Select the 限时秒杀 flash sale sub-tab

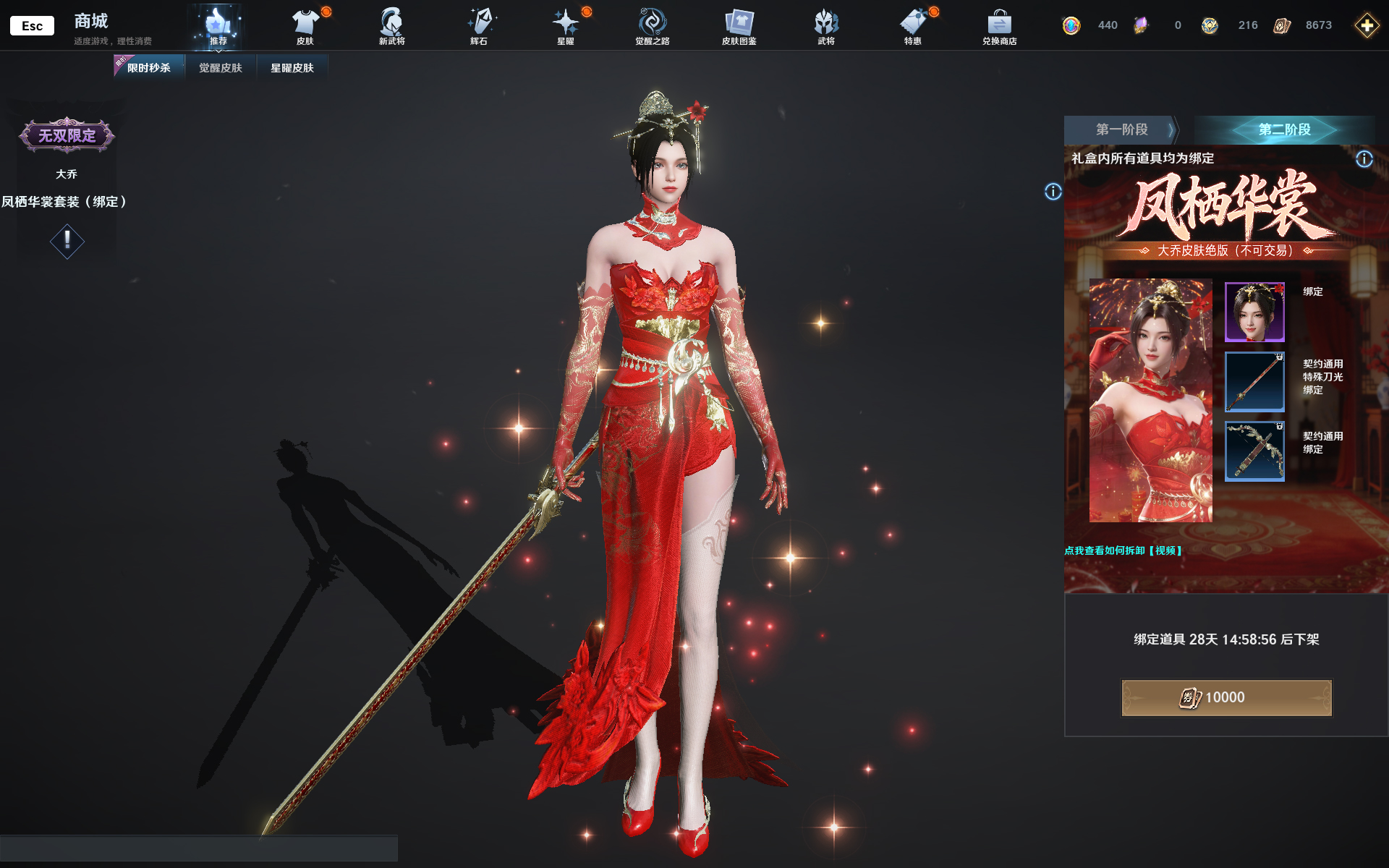pyautogui.click(x=148, y=68)
